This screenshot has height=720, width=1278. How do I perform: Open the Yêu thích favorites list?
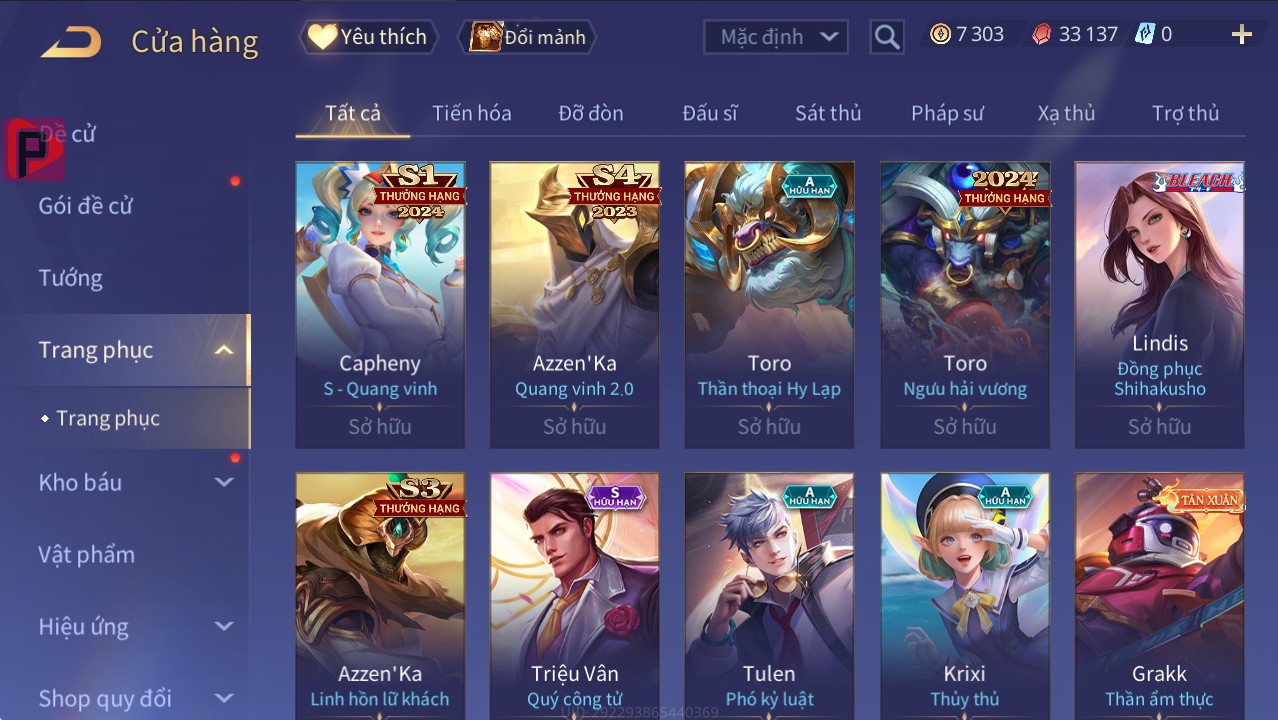368,37
